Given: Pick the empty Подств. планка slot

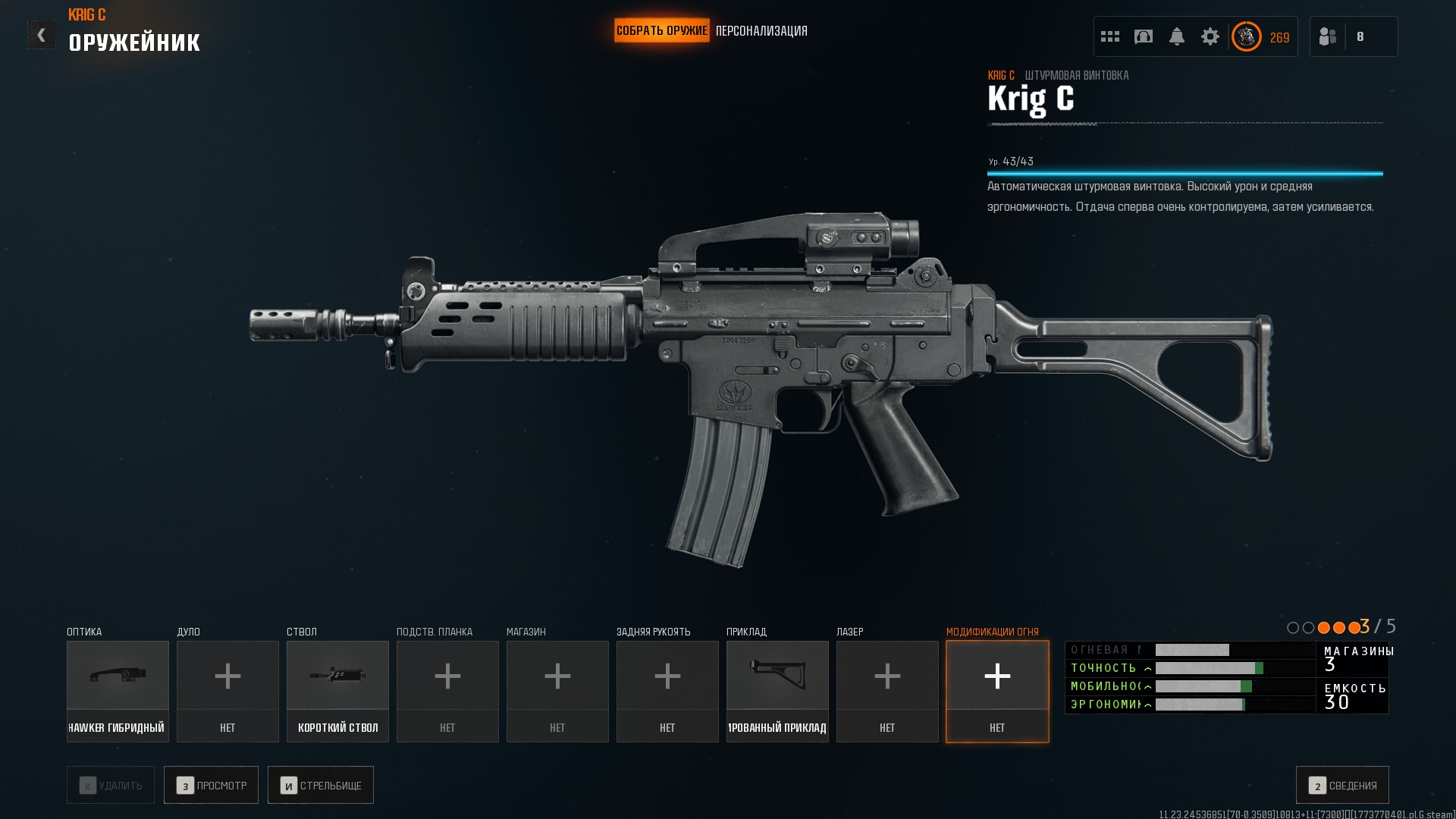Looking at the screenshot, I should click(x=447, y=691).
